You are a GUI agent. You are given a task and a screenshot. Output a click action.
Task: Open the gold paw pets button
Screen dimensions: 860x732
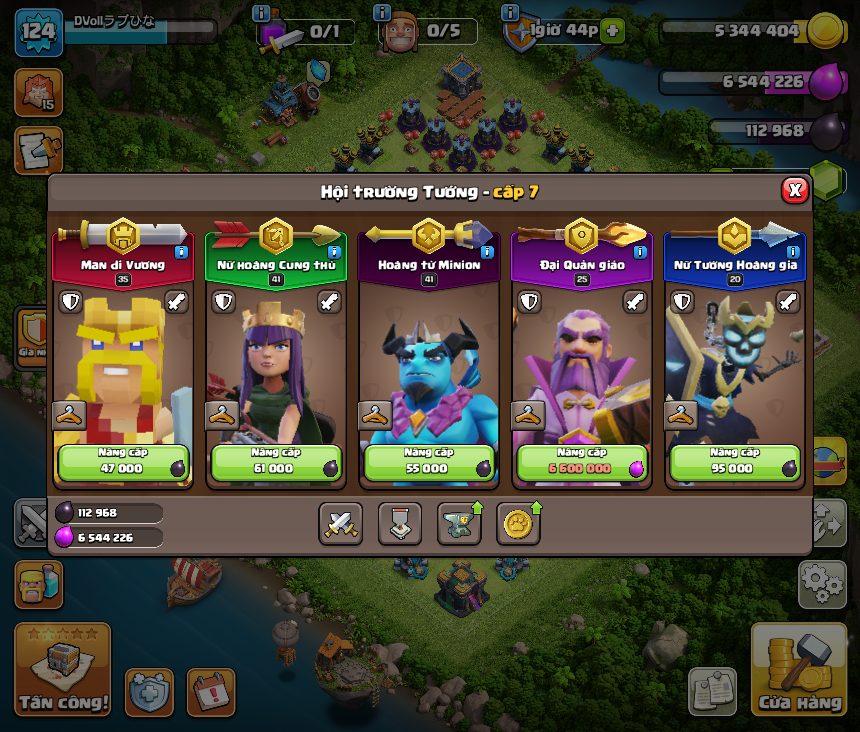[518, 523]
